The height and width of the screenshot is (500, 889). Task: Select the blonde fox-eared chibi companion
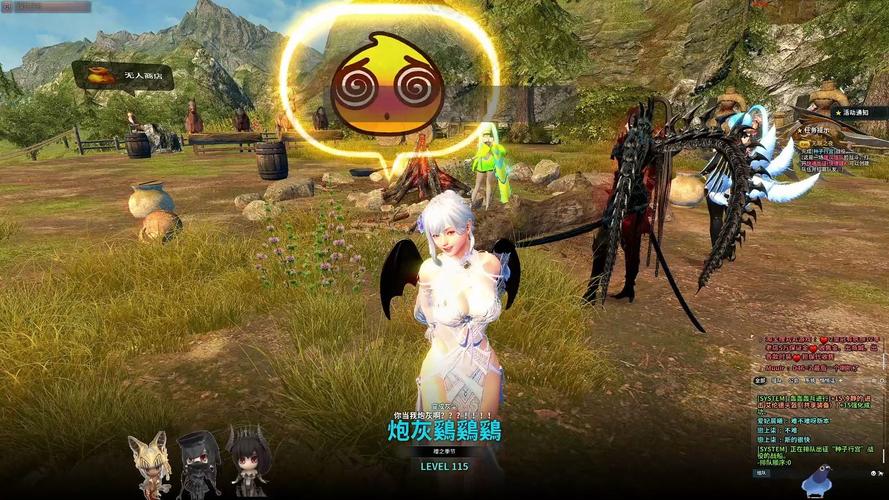pyautogui.click(x=149, y=465)
